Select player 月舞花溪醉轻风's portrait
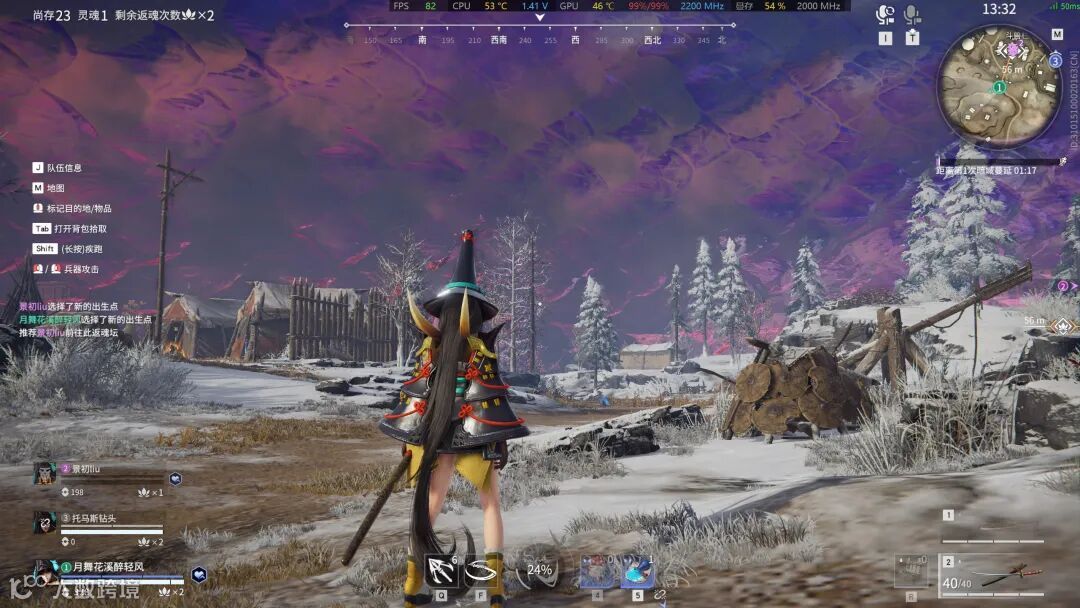Screen dimensions: 1080x608 tap(46, 570)
